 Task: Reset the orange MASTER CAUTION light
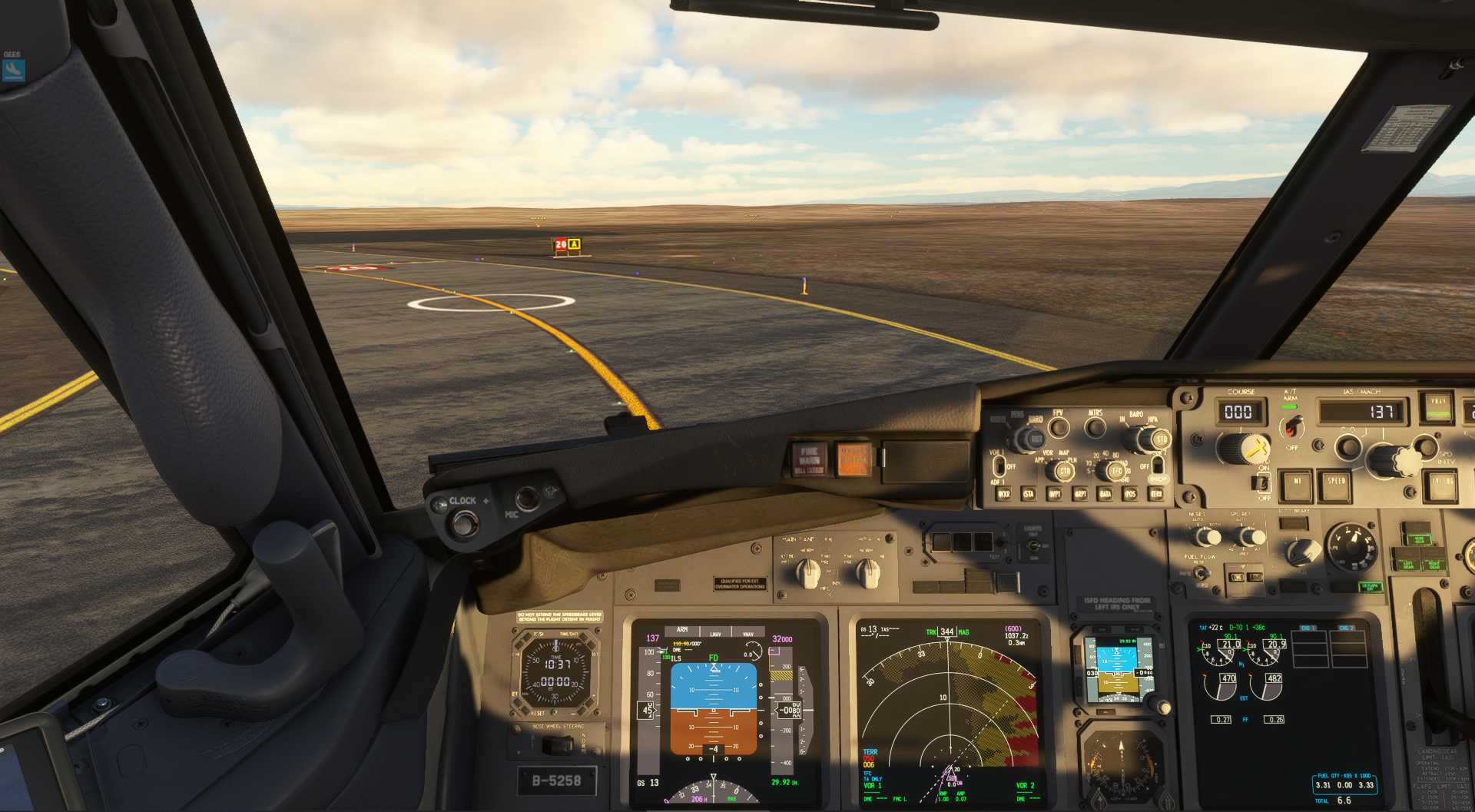[x=853, y=459]
